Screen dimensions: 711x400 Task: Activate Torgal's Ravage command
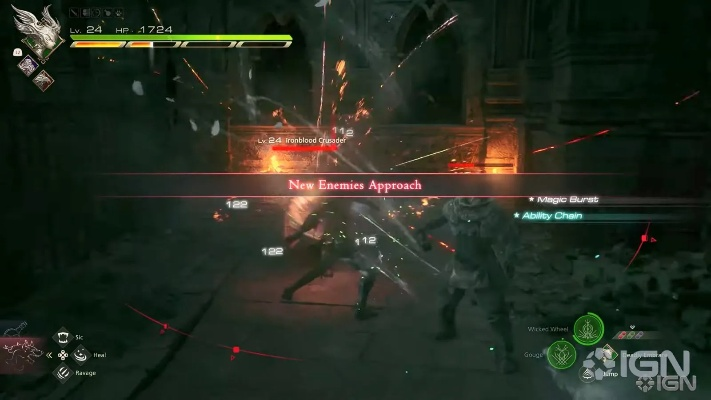pyautogui.click(x=62, y=372)
